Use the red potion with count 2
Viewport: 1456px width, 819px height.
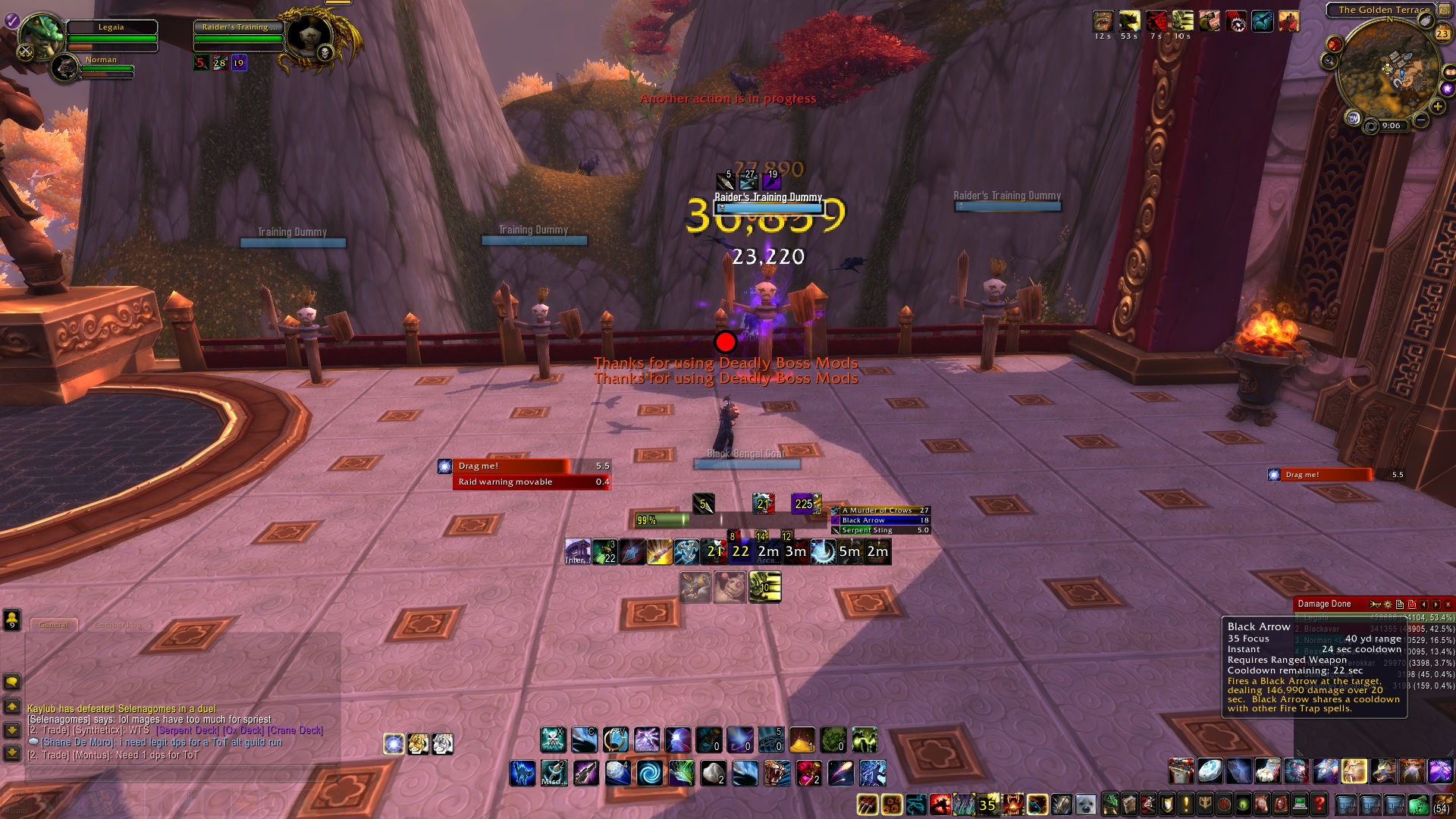(x=808, y=773)
